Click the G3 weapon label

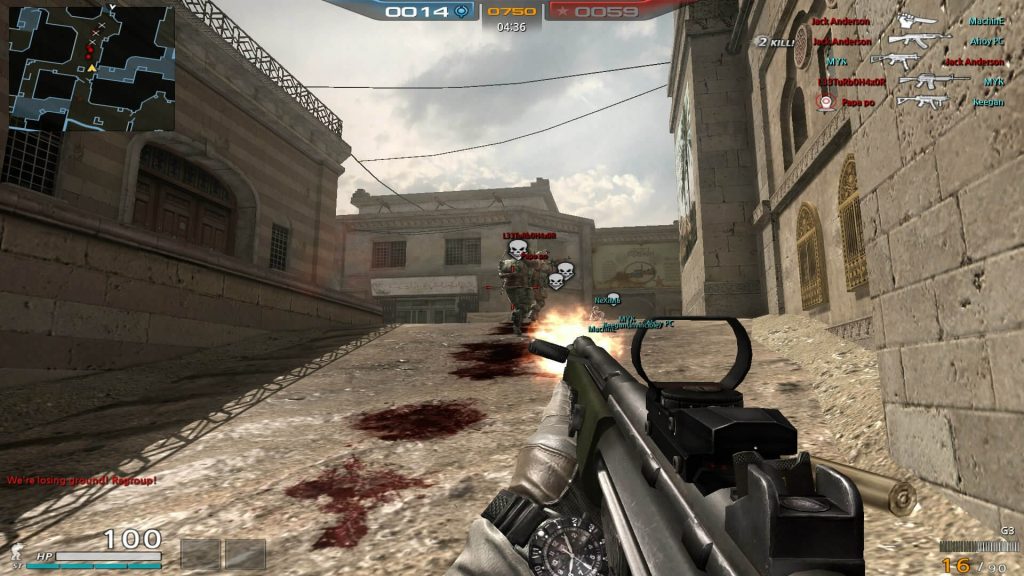click(1006, 530)
